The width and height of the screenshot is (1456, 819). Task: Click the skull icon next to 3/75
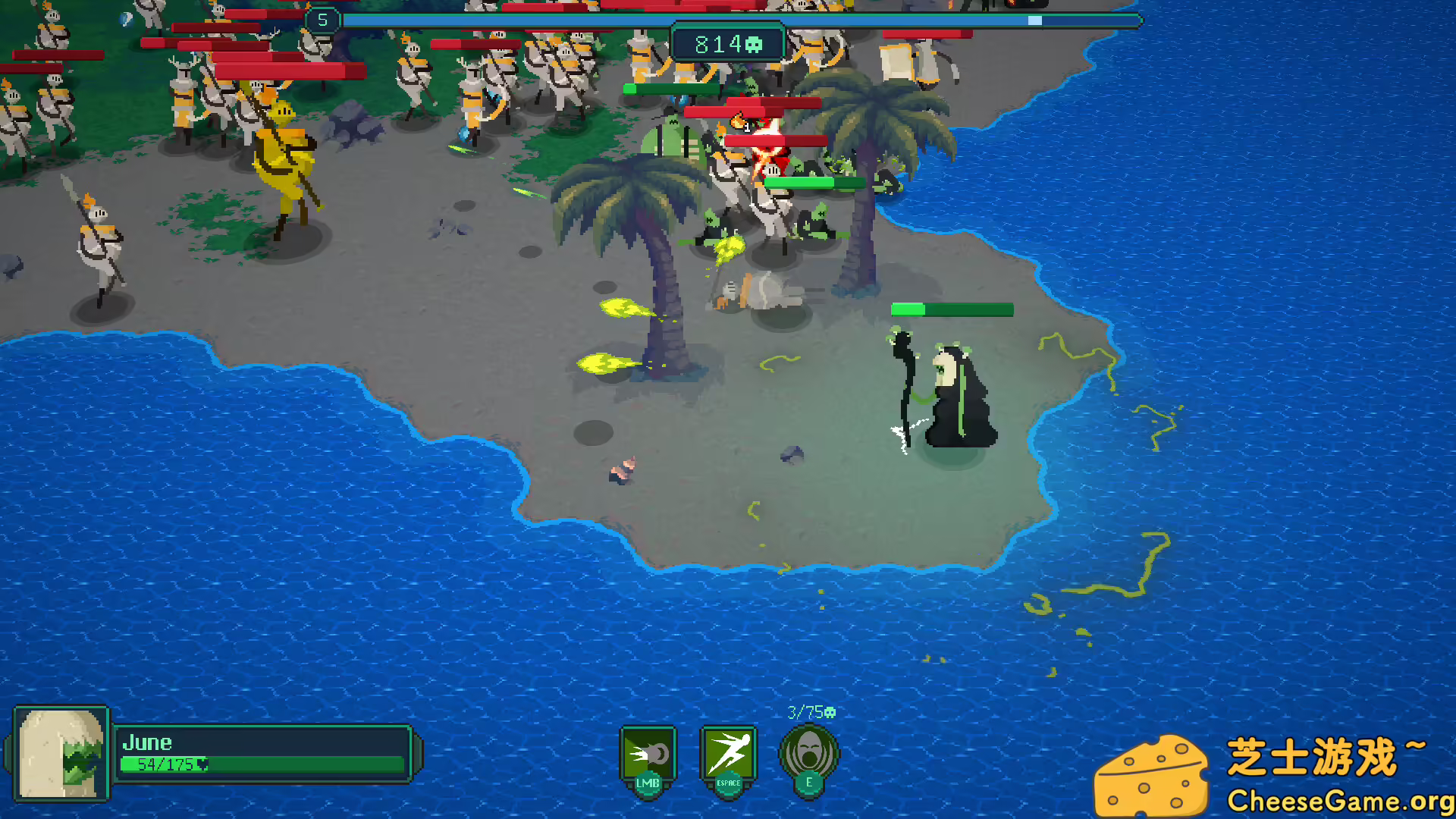tap(829, 711)
